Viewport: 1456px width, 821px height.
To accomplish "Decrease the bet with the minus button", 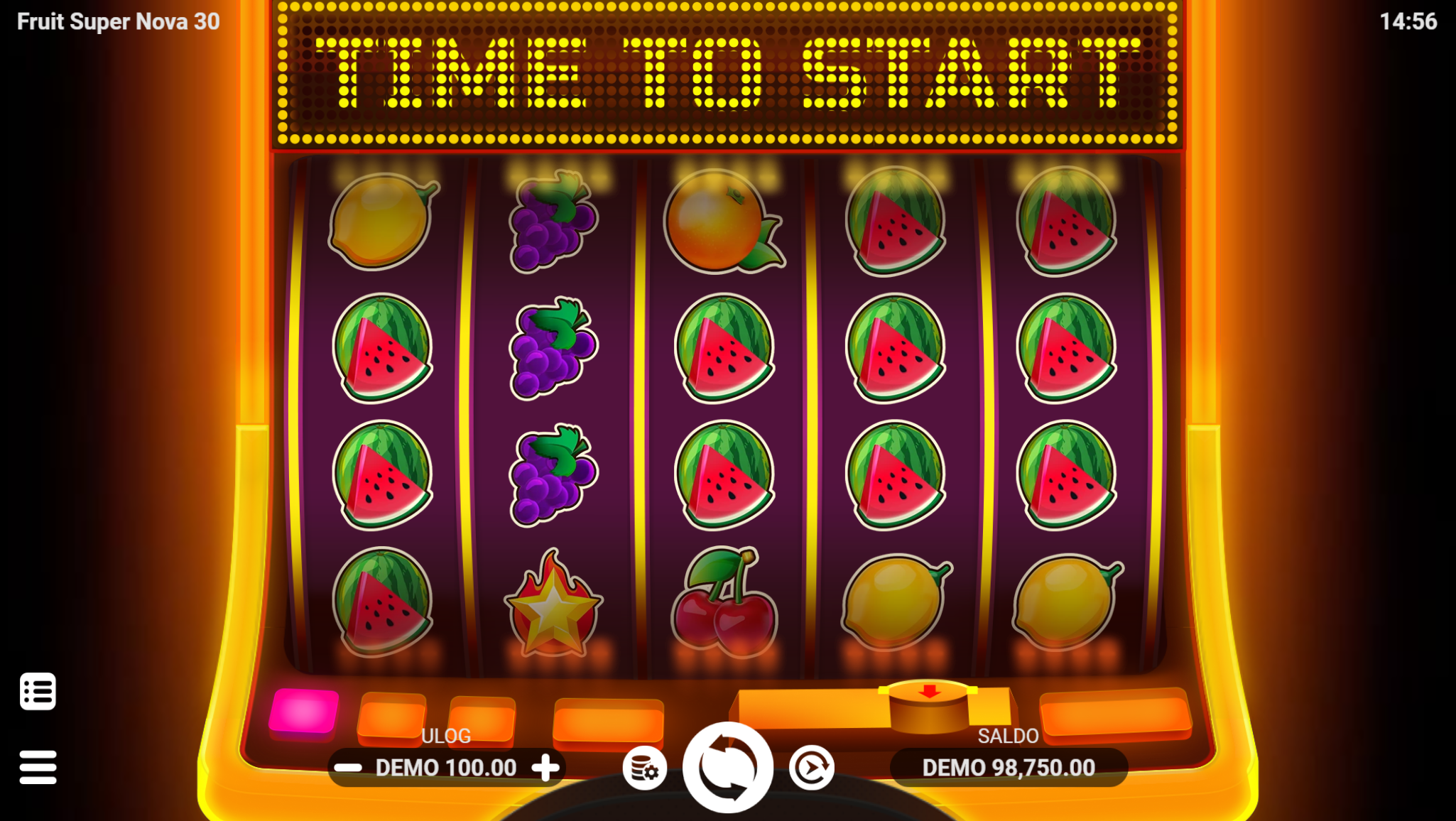I will click(x=348, y=768).
